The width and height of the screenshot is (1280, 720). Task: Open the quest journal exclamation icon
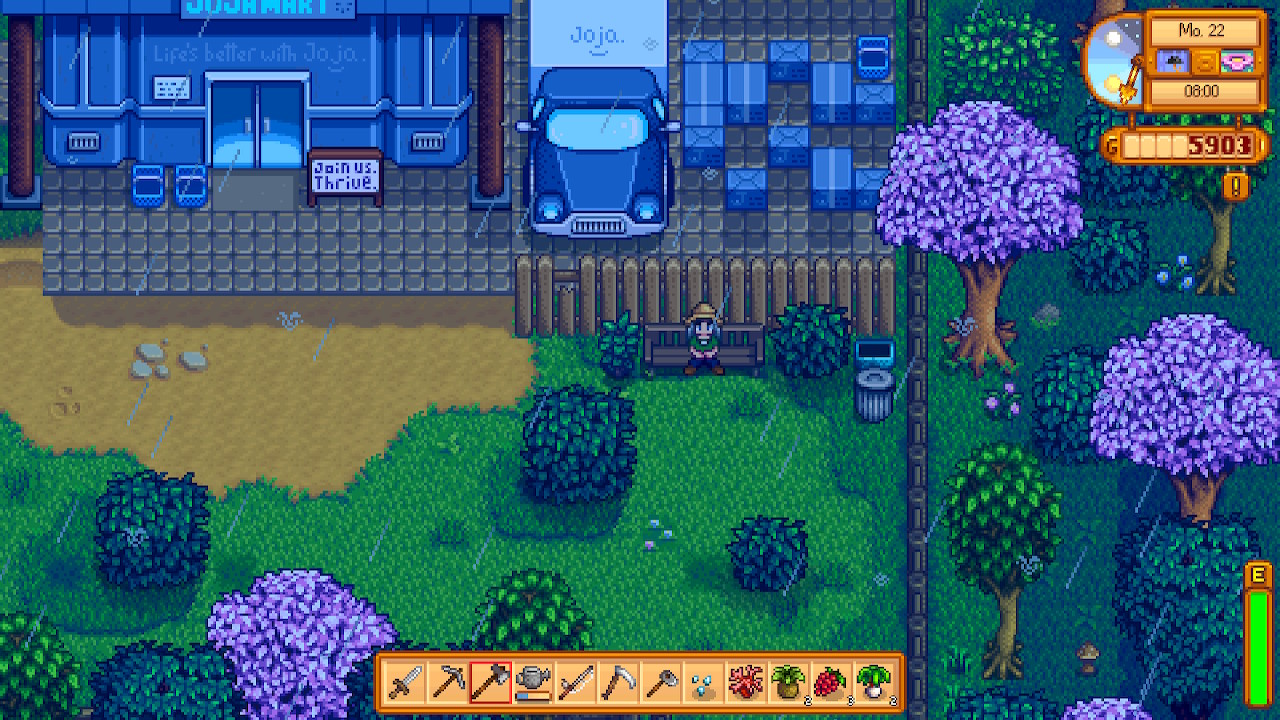coord(1236,186)
